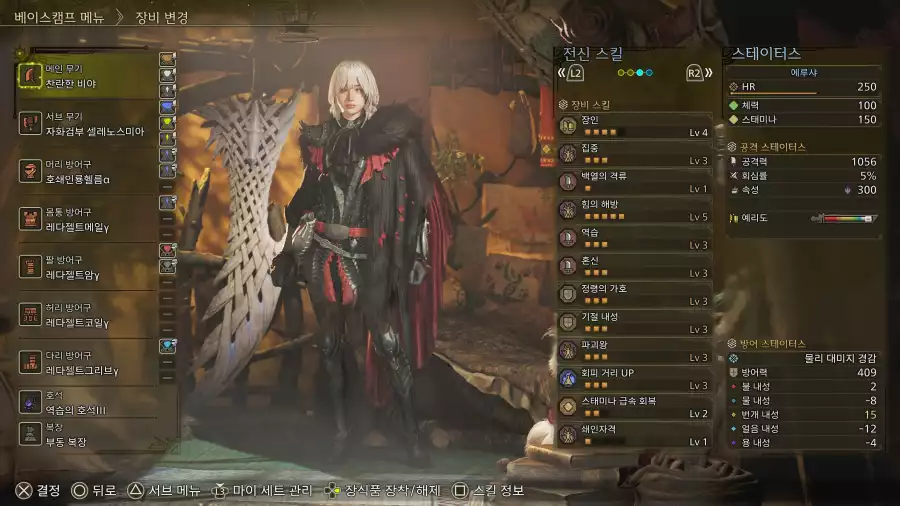Select the 집중 skill entry
Image resolution: width=900 pixels, height=506 pixels.
pyautogui.click(x=635, y=153)
